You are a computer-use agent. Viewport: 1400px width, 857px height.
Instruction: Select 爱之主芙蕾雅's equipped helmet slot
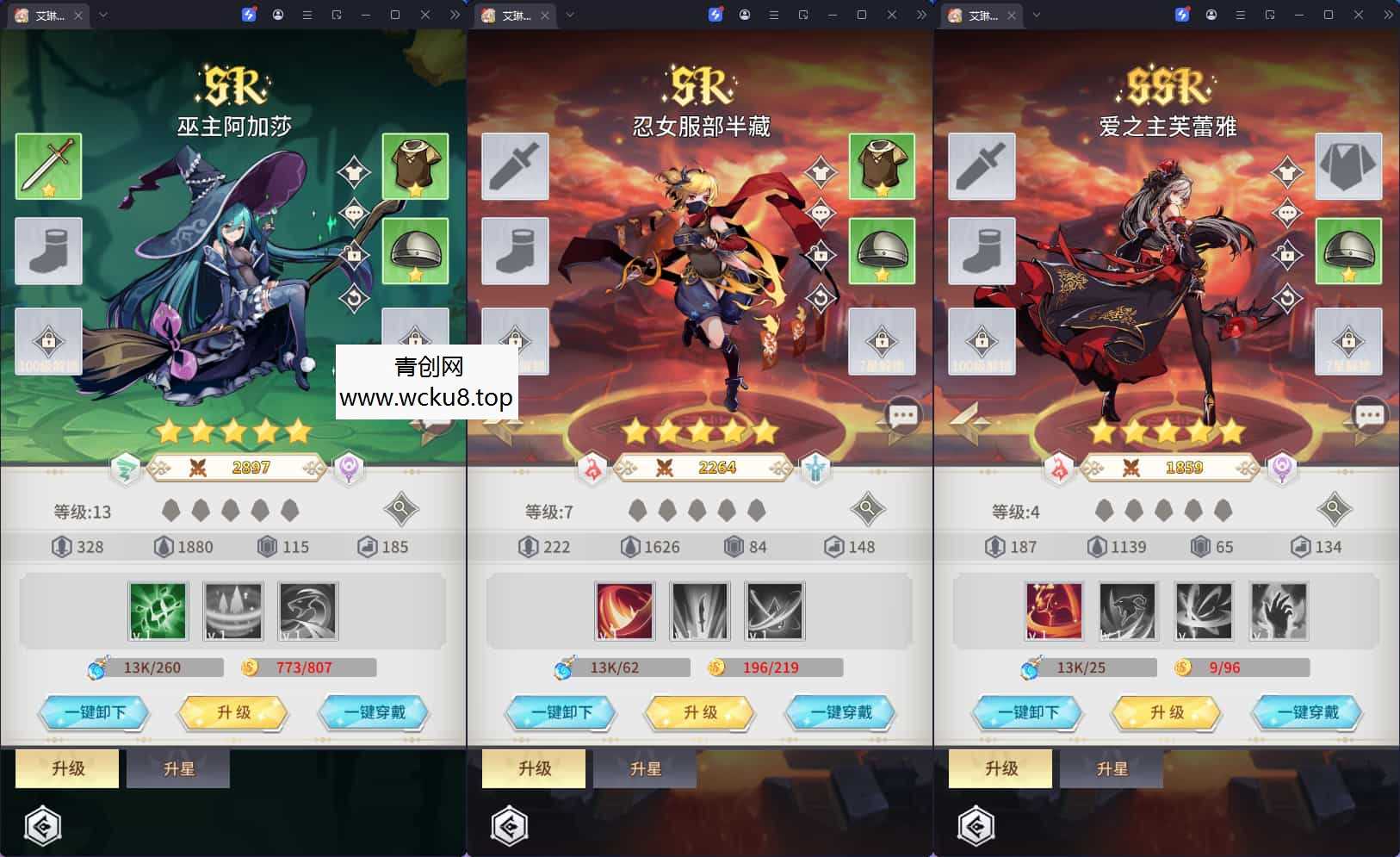tap(1348, 251)
